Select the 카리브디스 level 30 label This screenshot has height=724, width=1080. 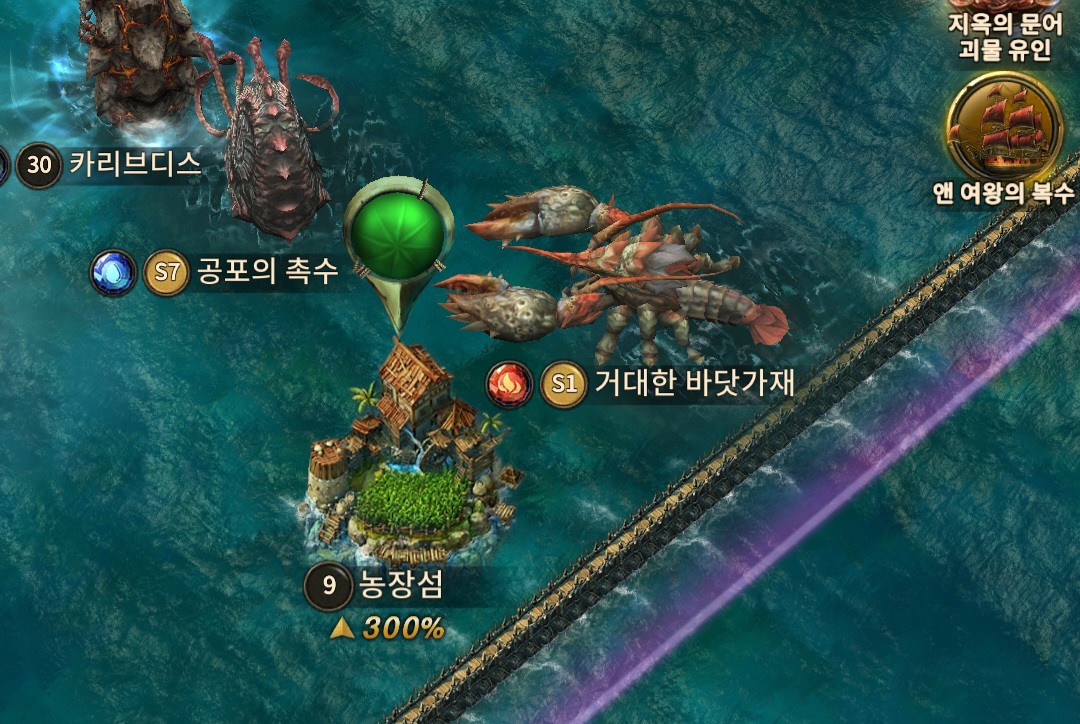tap(134, 164)
